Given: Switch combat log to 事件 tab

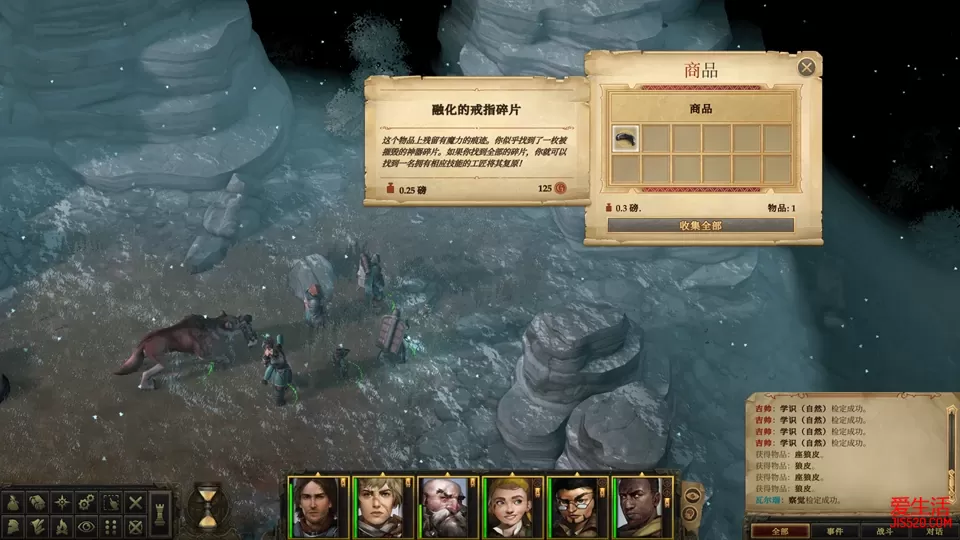Looking at the screenshot, I should (x=835, y=531).
